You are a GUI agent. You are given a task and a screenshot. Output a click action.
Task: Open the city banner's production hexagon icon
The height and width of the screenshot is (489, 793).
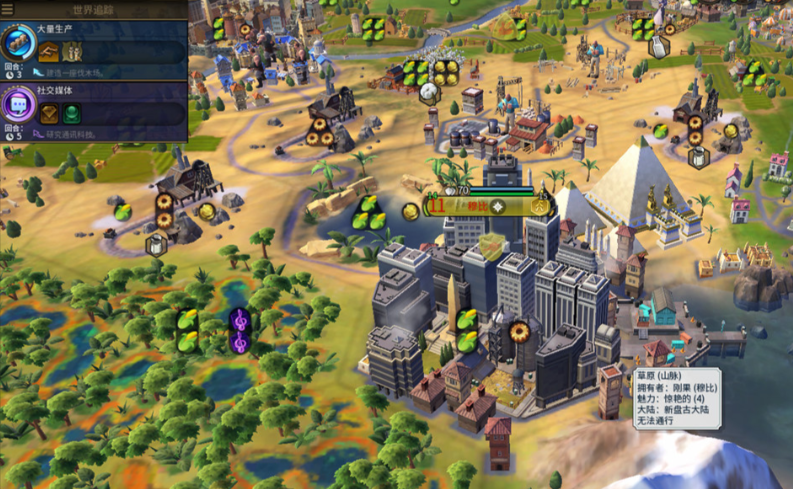(541, 206)
